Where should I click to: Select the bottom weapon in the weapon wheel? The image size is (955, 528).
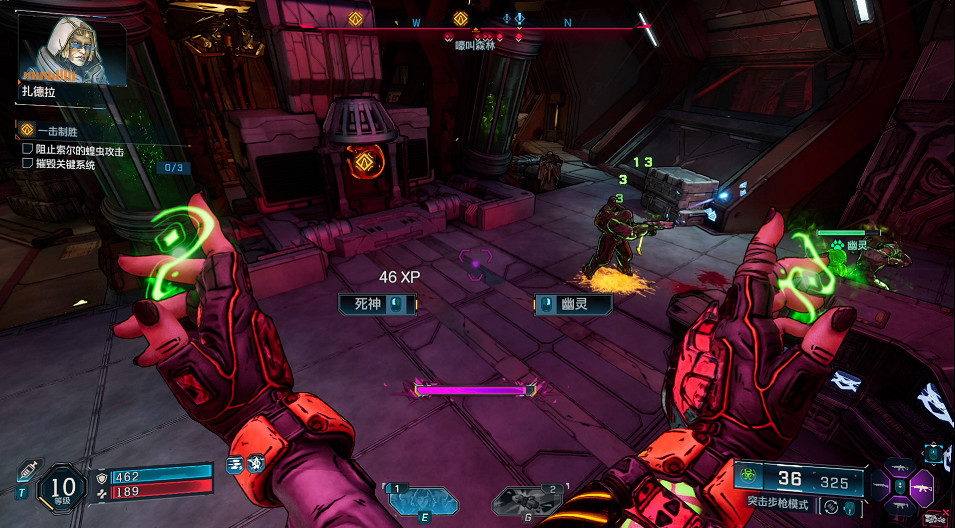click(898, 506)
